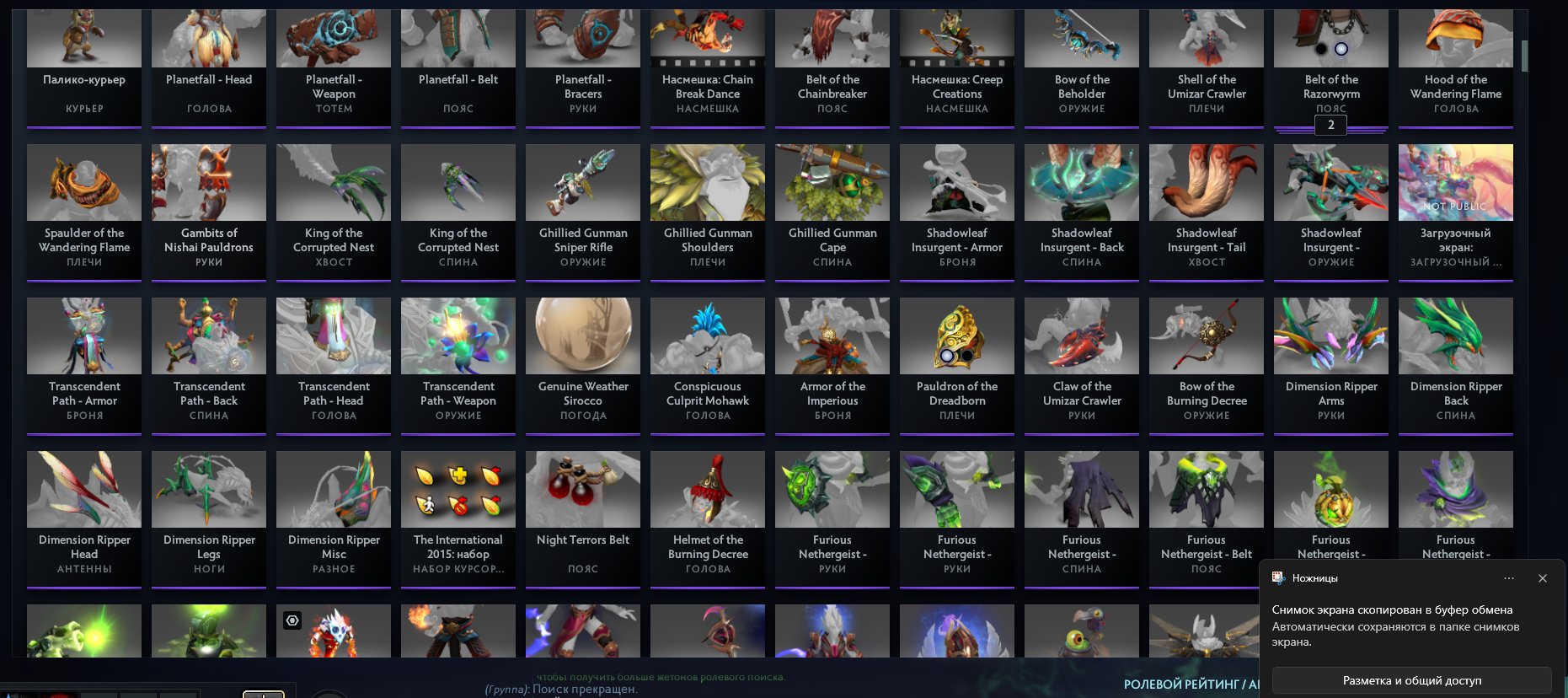Screen dimensions: 1568x698
Task: Click the socket gem icon on the fiery creature thumbnail
Action: click(292, 620)
